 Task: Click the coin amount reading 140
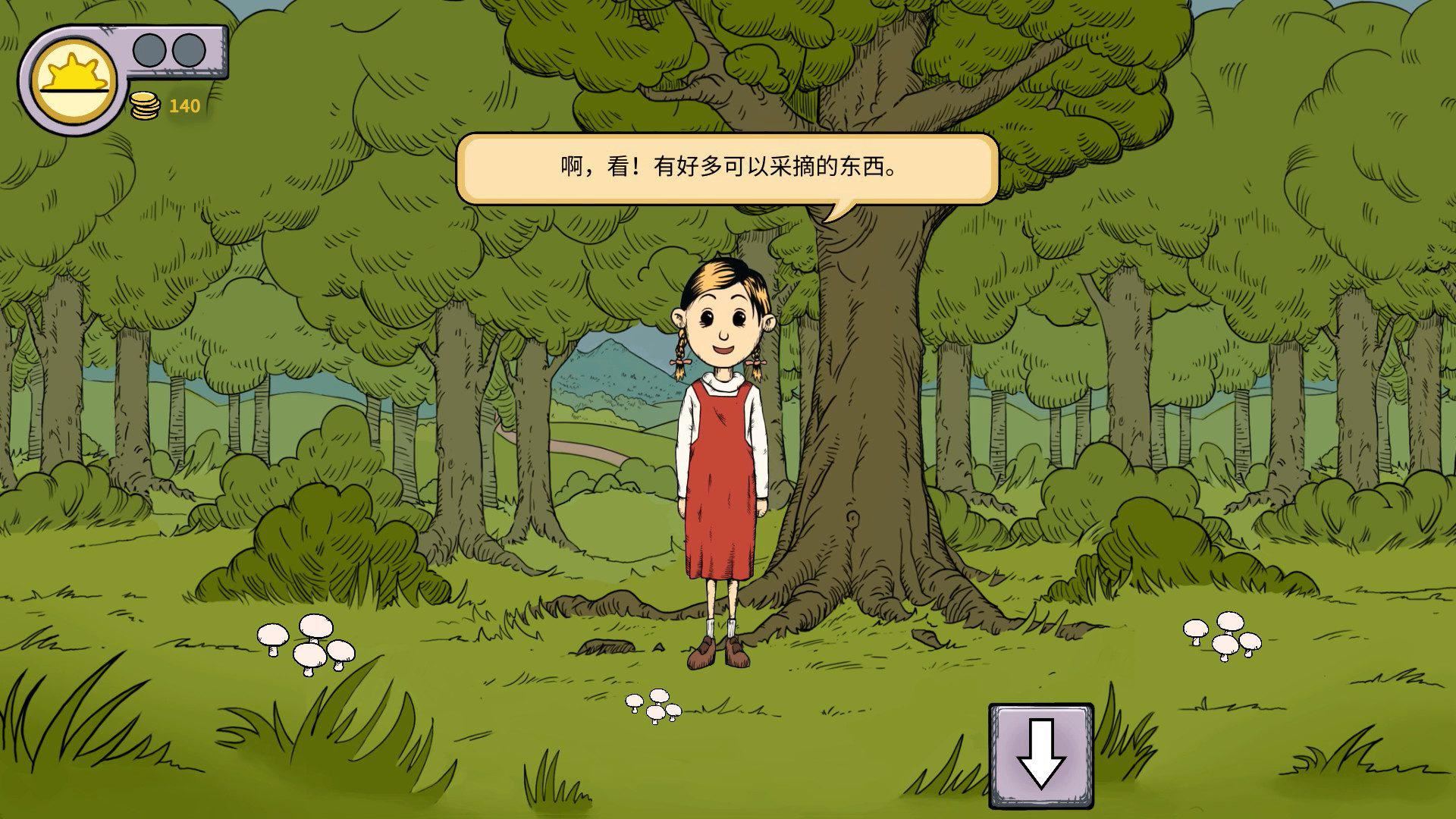click(x=184, y=106)
